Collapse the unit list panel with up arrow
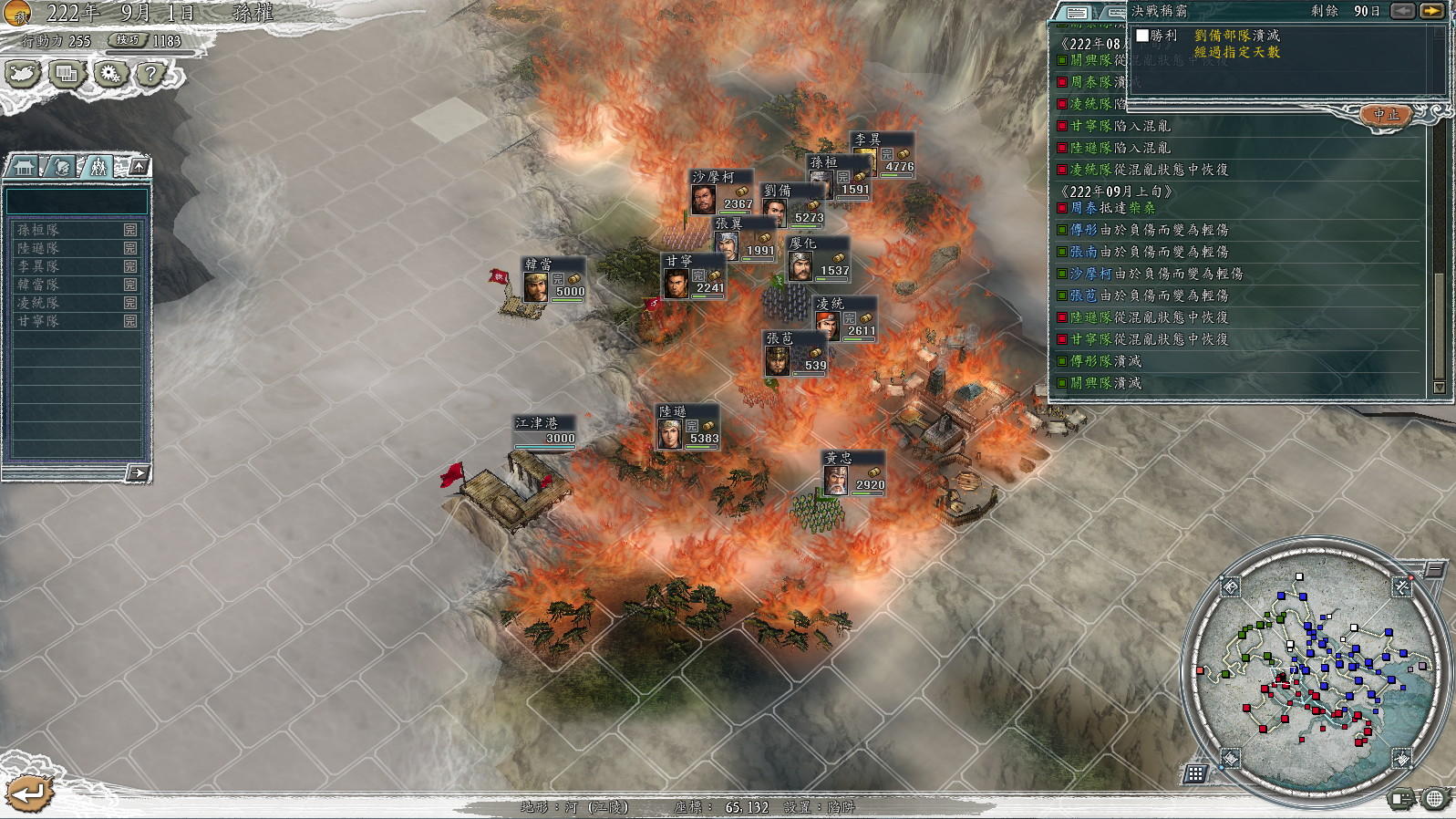Viewport: 1456px width, 819px height. click(139, 166)
